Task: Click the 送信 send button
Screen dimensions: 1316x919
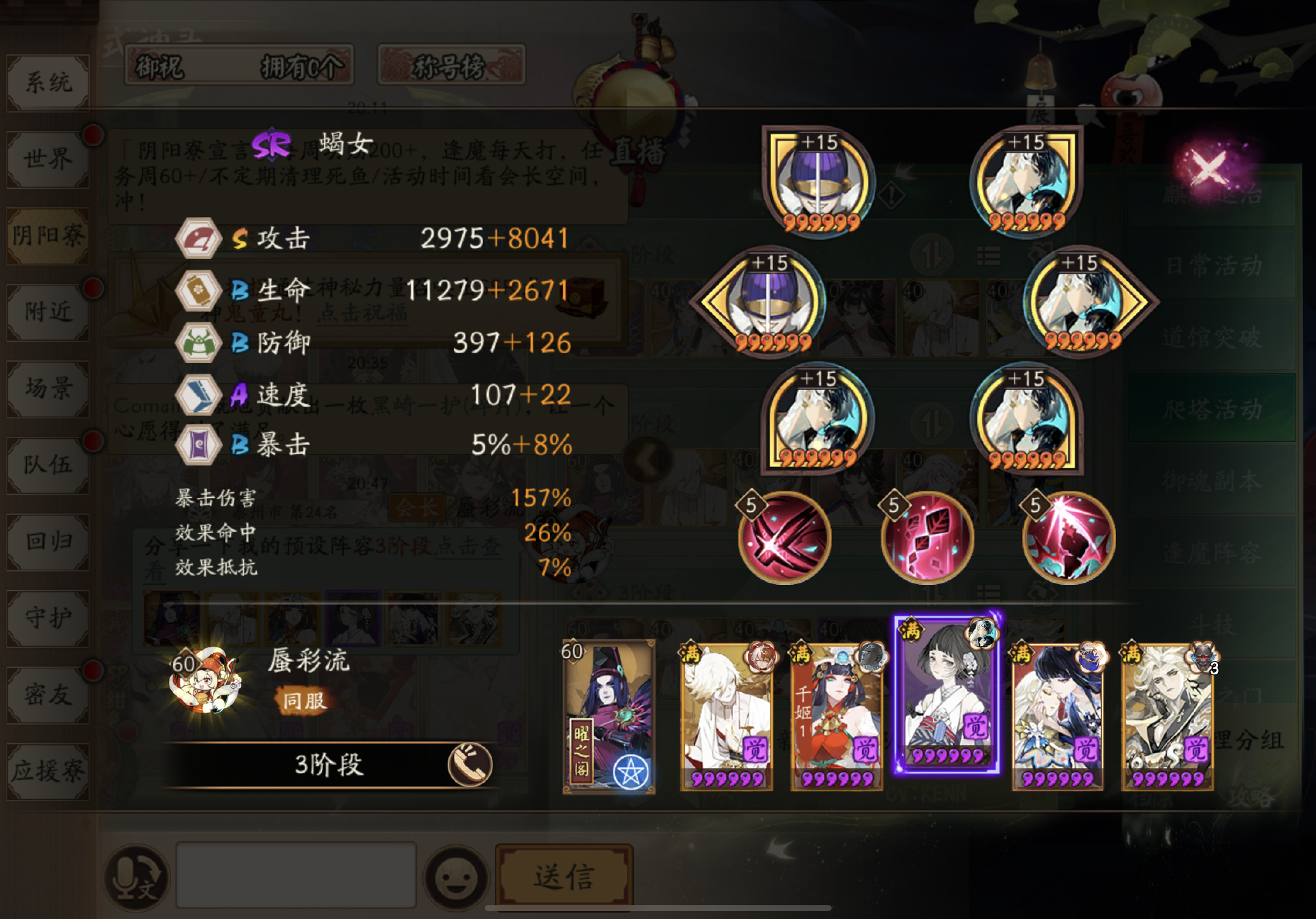Action: [x=564, y=876]
